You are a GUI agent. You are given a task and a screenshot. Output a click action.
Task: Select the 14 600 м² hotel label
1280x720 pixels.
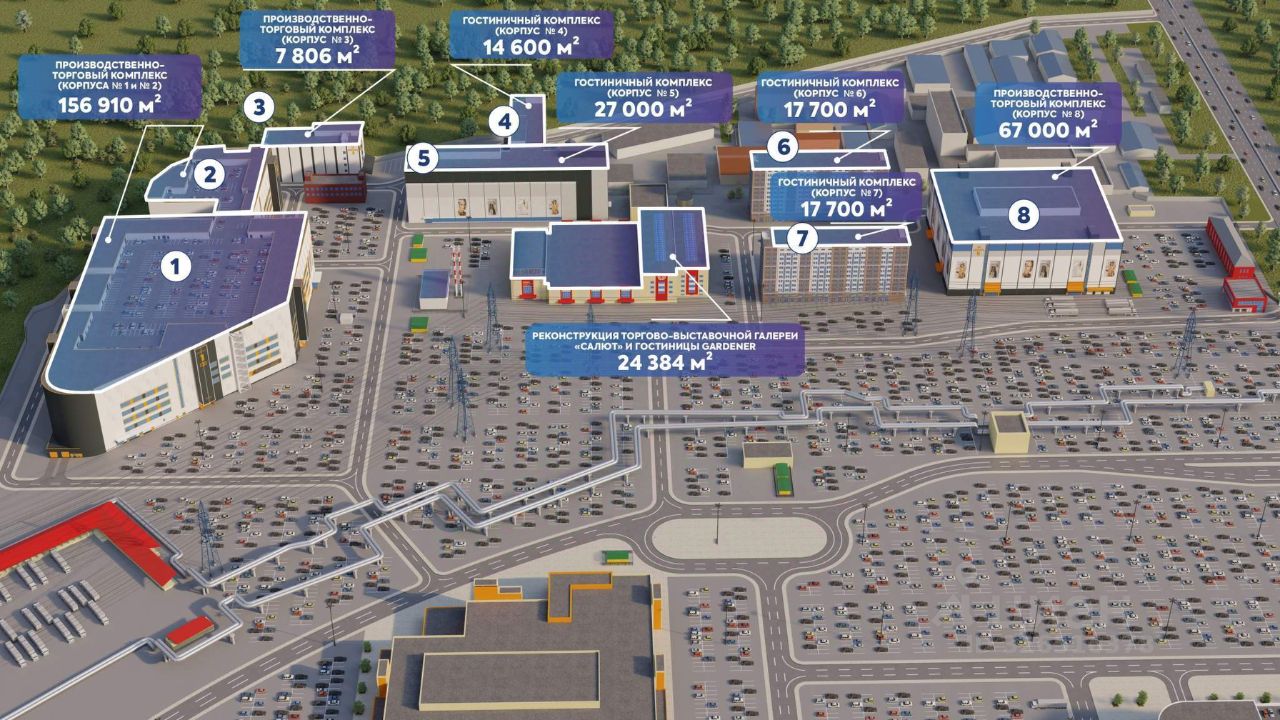click(x=529, y=33)
